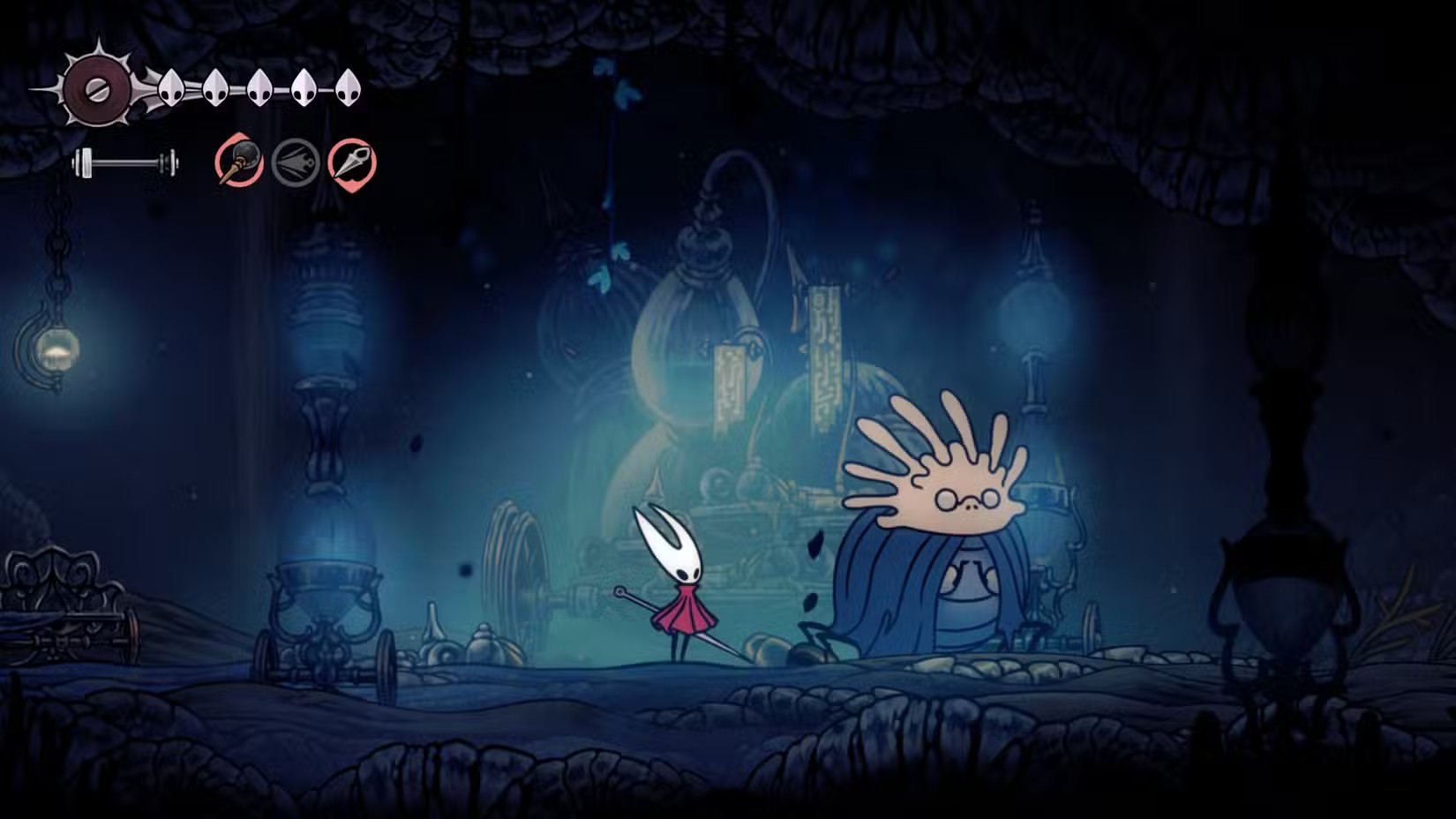Click the fourth white mask icon
The width and height of the screenshot is (1456, 819).
click(x=304, y=86)
